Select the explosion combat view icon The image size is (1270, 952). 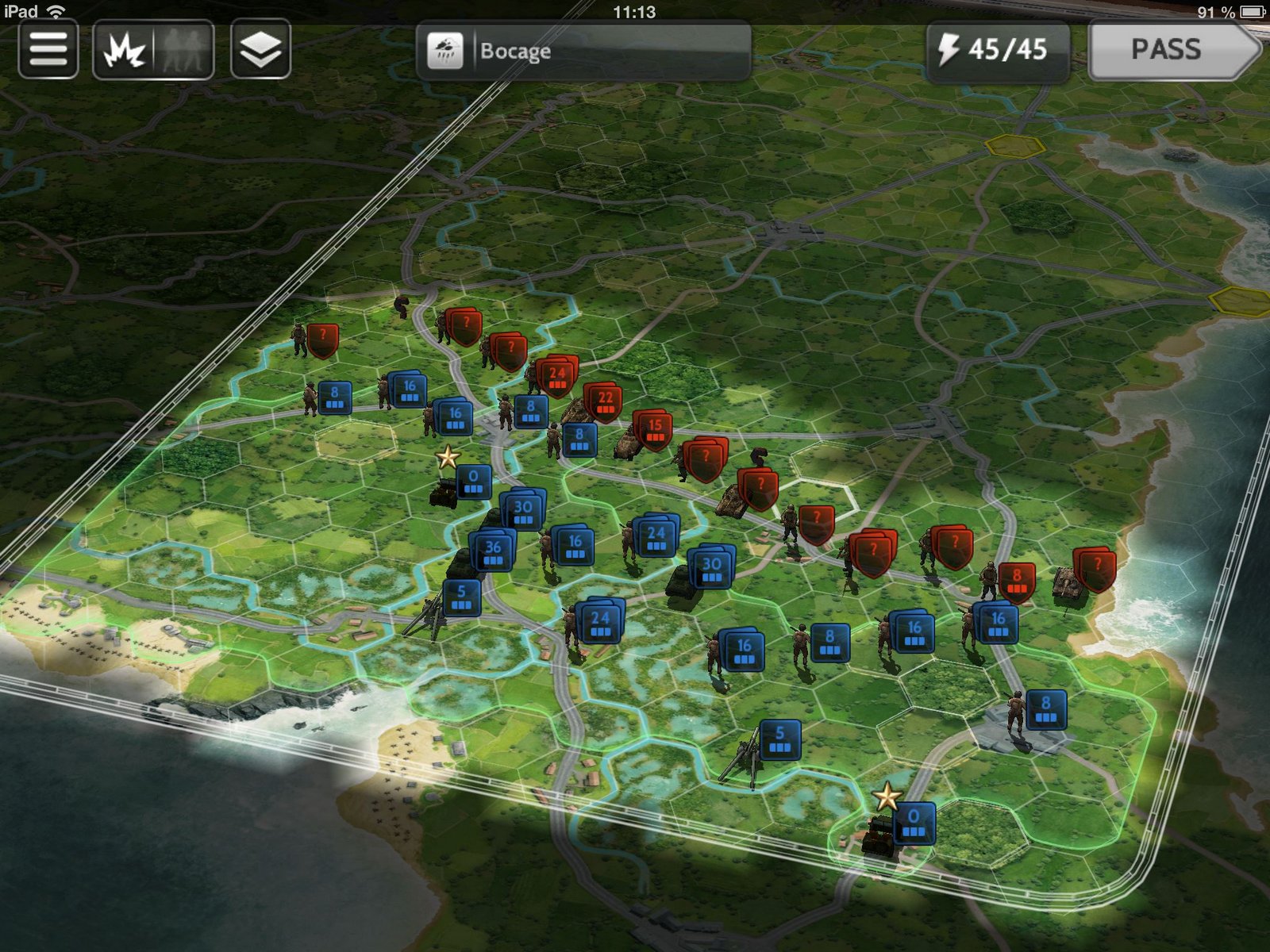coord(125,52)
